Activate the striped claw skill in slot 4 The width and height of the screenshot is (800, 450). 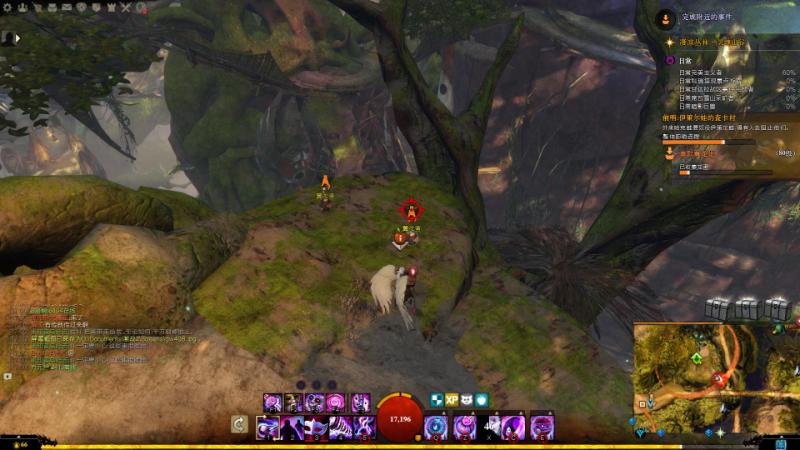(x=336, y=428)
